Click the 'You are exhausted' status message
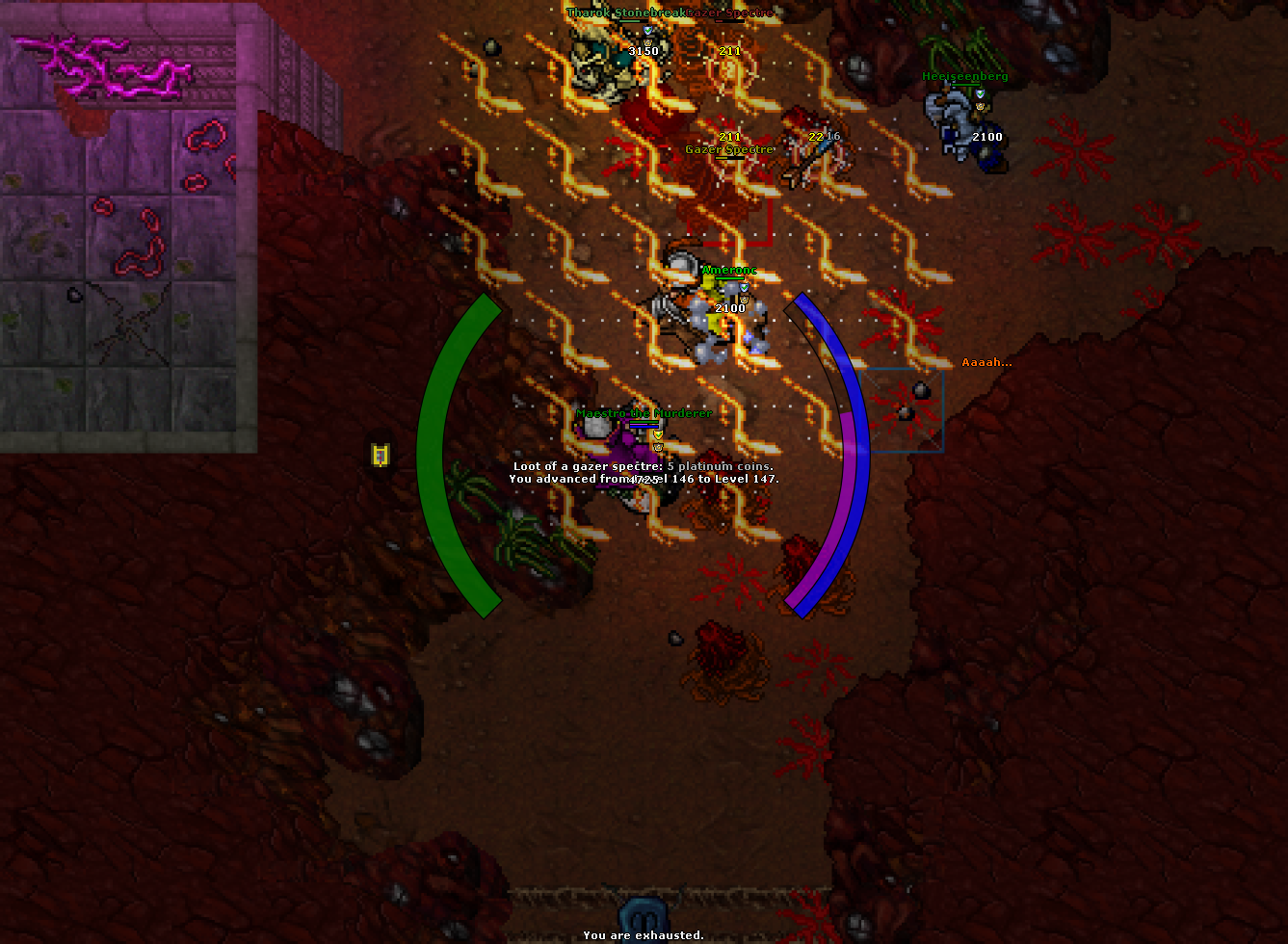1288x944 pixels. (645, 934)
